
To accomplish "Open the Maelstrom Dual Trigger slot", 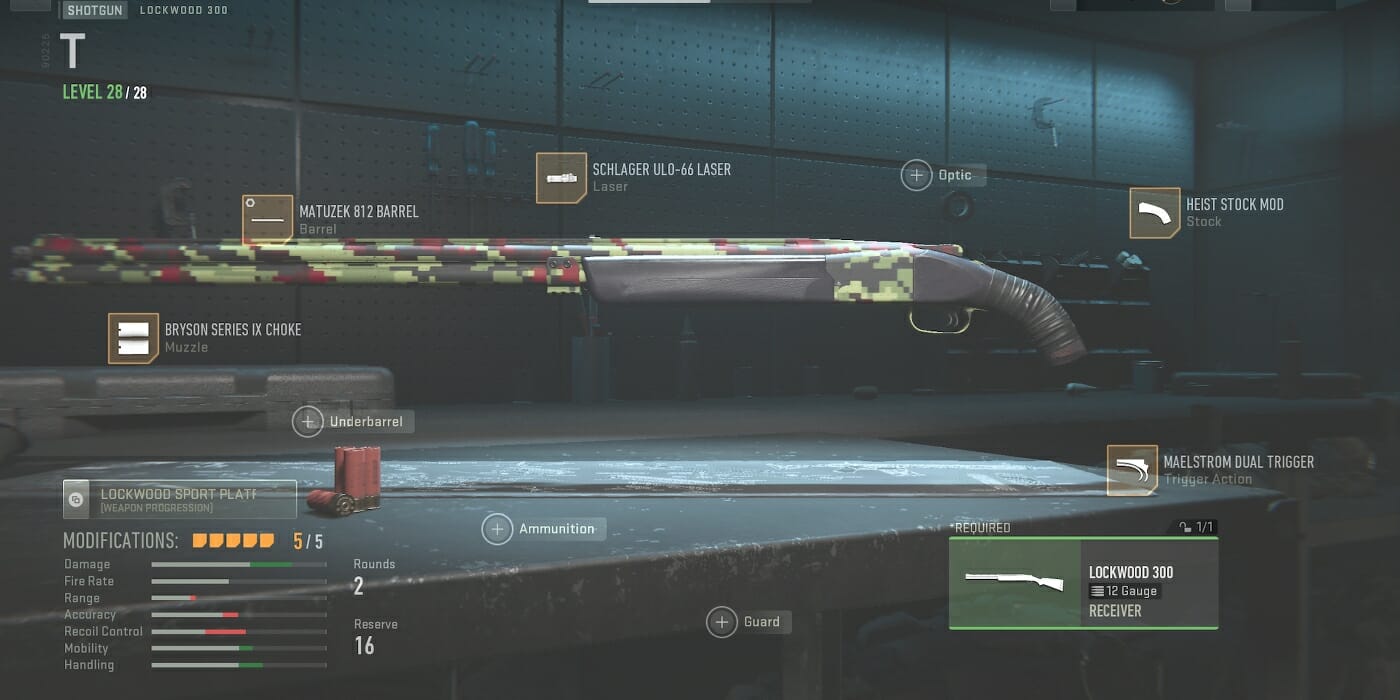I will (1132, 470).
